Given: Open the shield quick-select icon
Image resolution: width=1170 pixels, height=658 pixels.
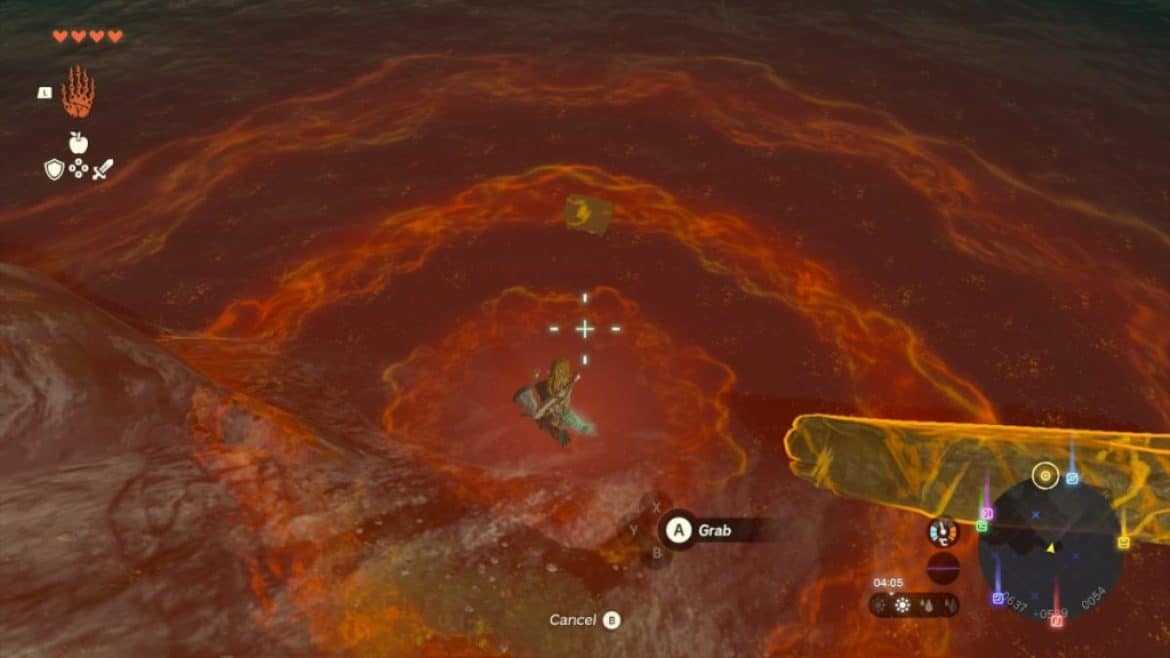Looking at the screenshot, I should [54, 170].
